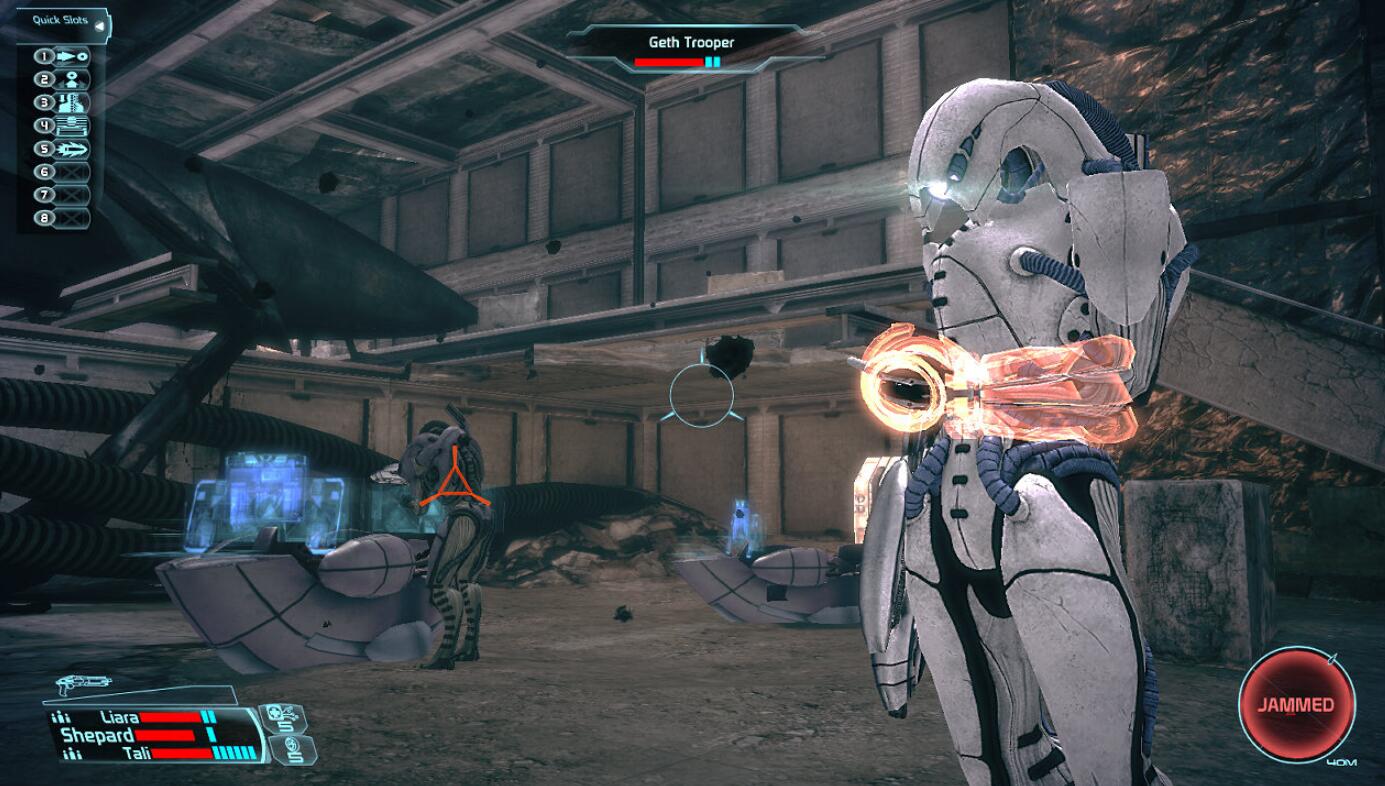Trigger quick slot 3 ability icon
1385x786 pixels.
74,103
